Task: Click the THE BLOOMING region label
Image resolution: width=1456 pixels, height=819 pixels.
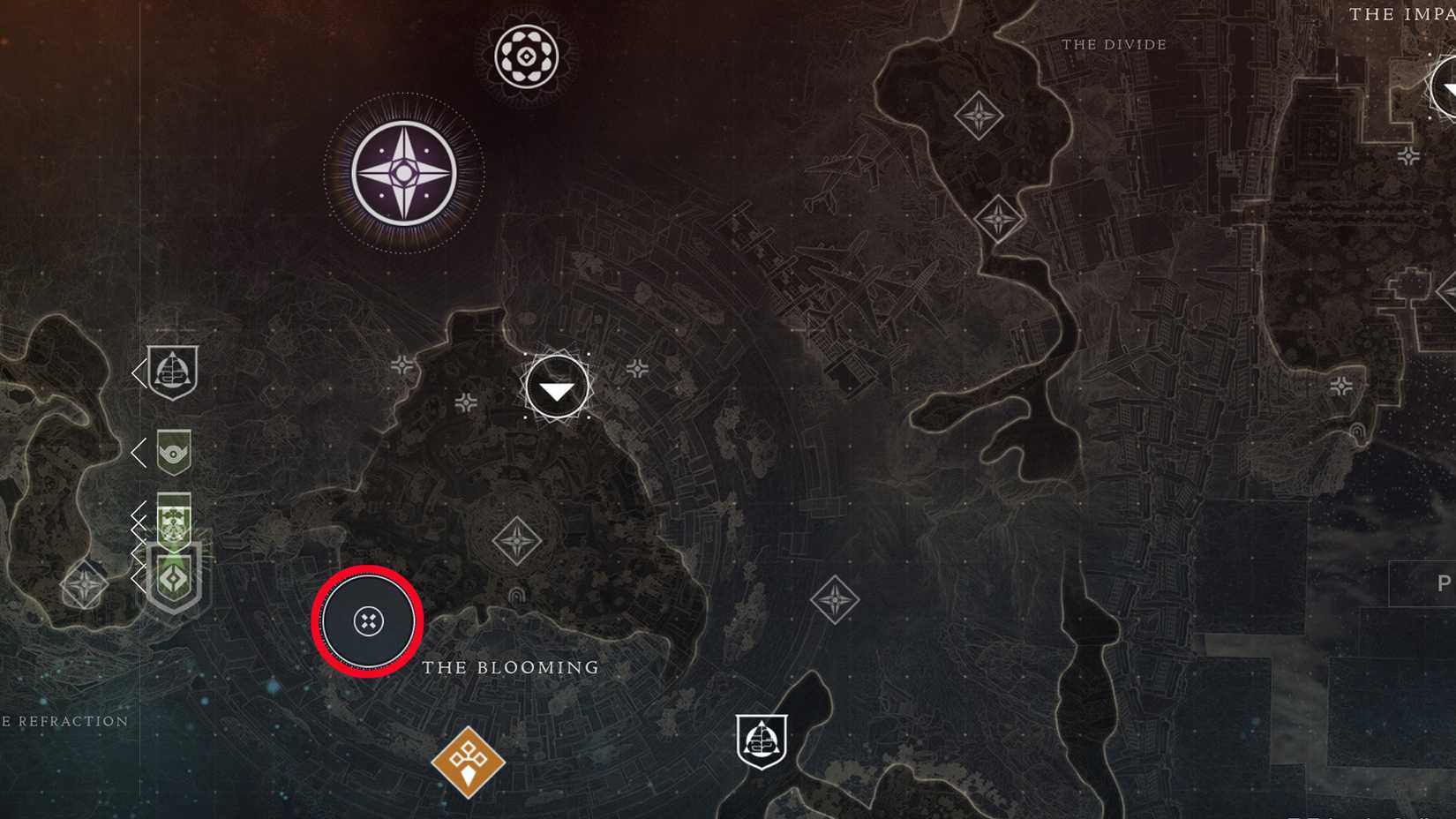Action: (x=512, y=668)
